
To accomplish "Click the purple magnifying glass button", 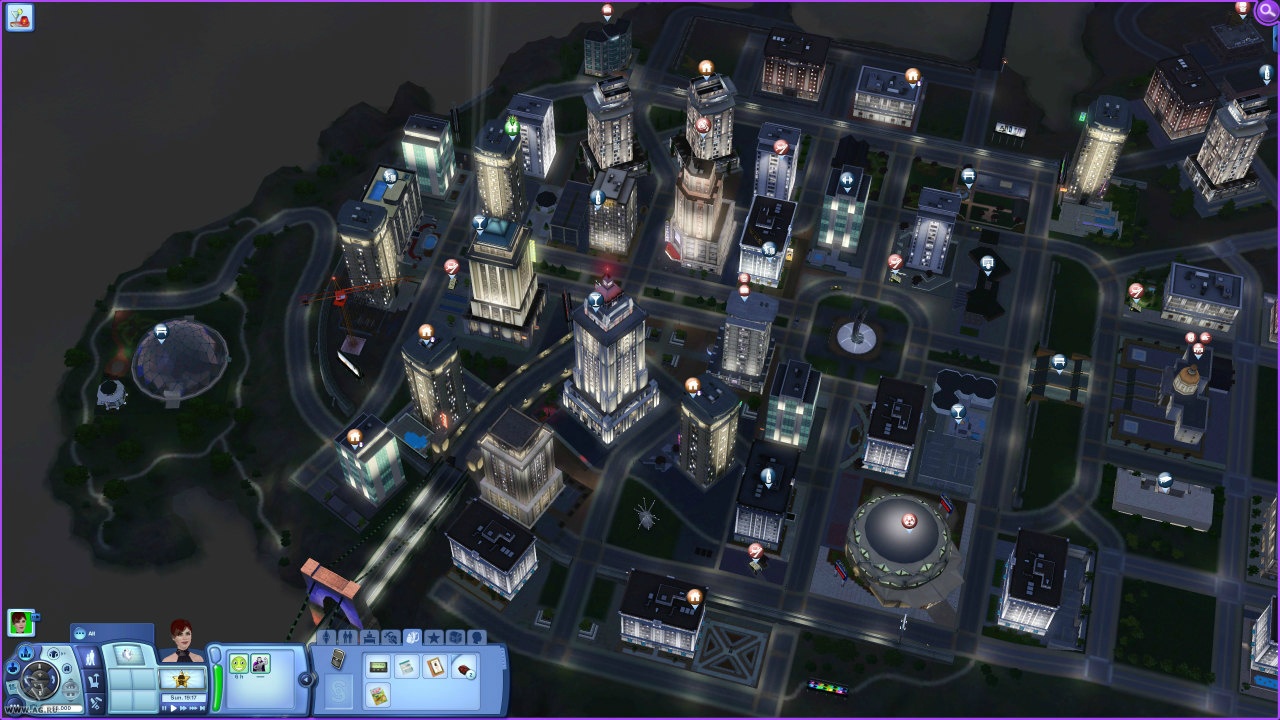I will pos(1266,12).
